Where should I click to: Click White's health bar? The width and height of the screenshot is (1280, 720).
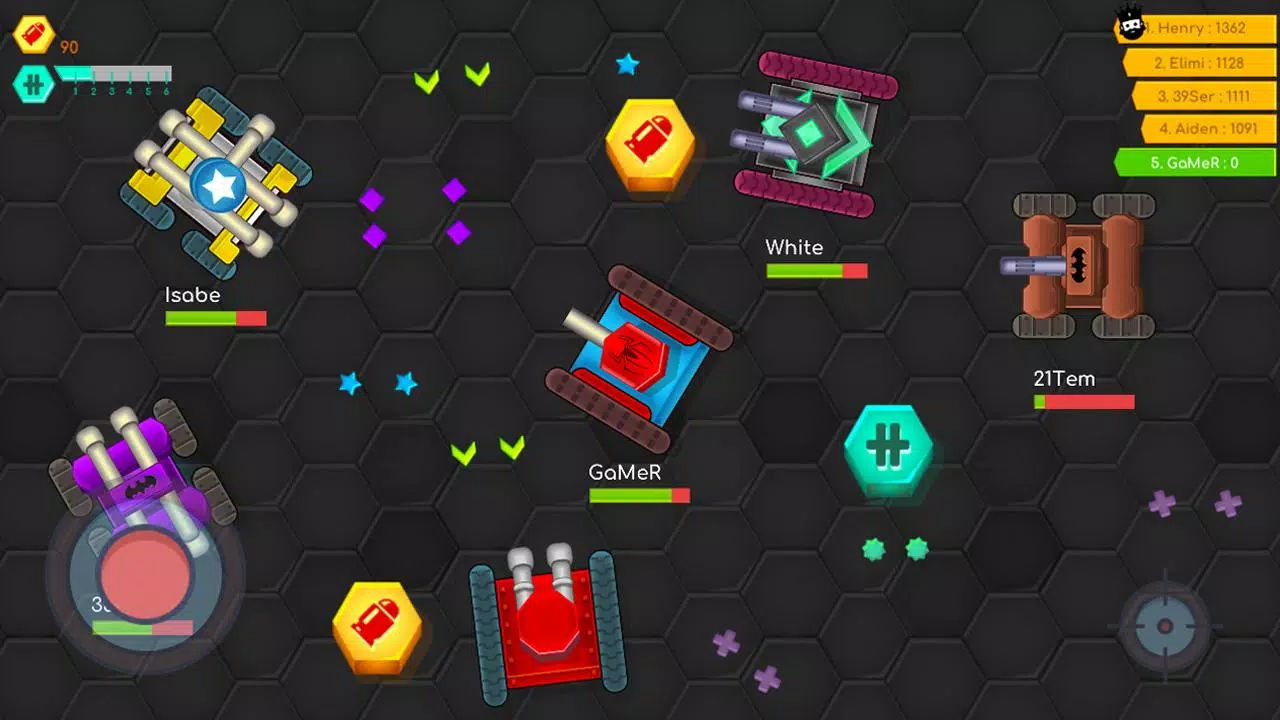pyautogui.click(x=817, y=270)
